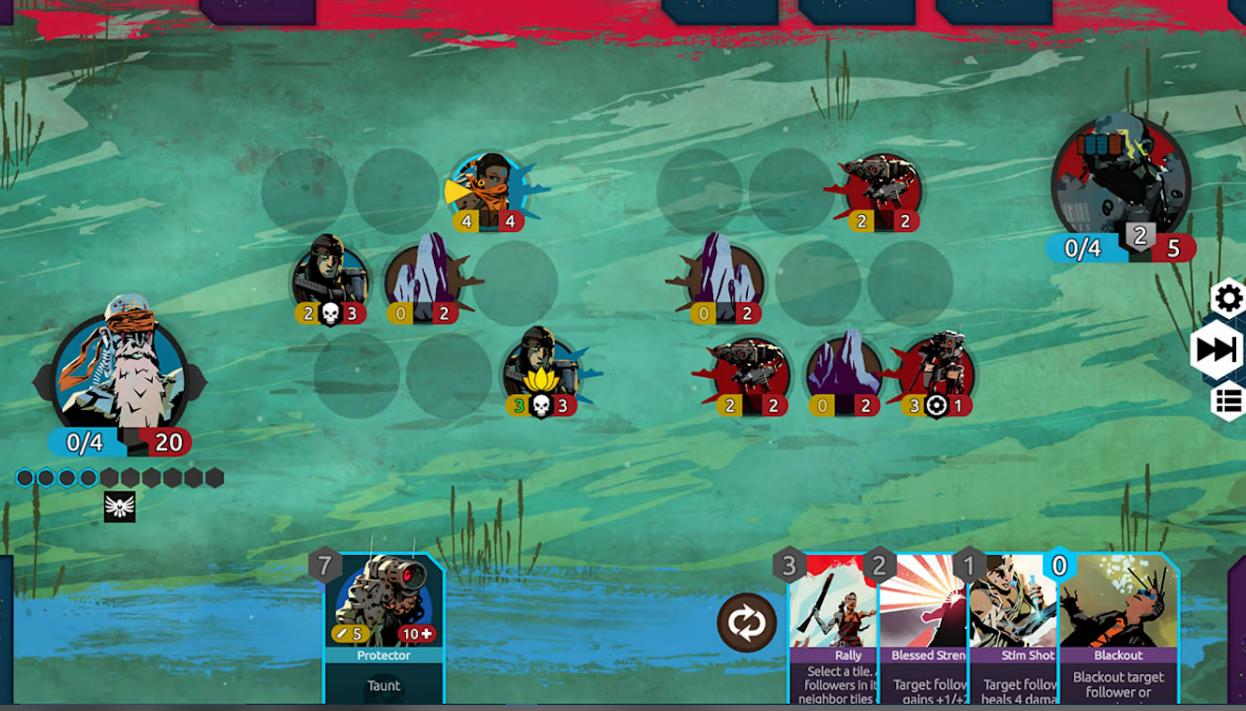Play the Blackout card
The width and height of the screenshot is (1246, 711).
point(1118,630)
